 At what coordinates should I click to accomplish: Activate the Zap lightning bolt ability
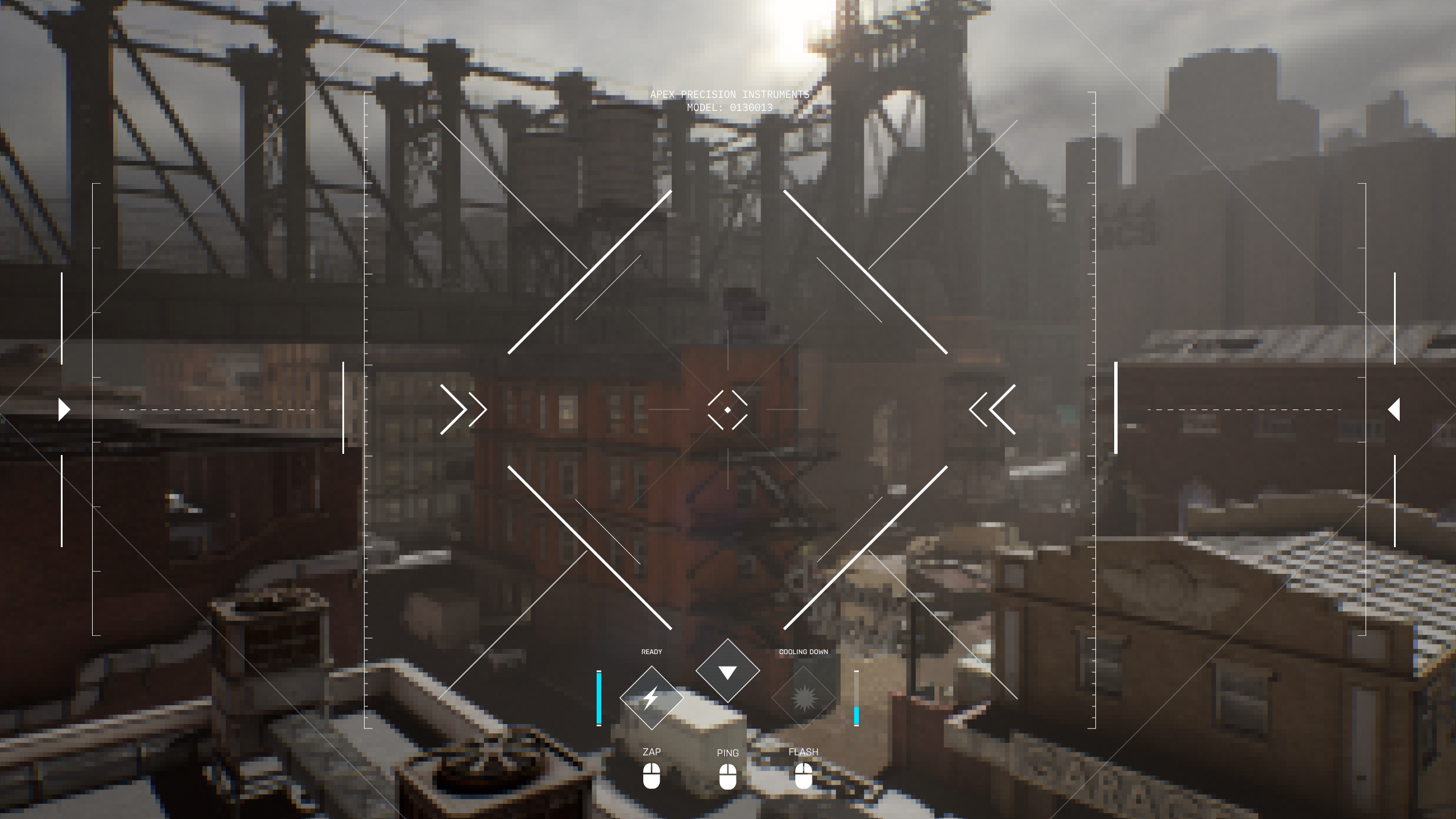point(651,697)
